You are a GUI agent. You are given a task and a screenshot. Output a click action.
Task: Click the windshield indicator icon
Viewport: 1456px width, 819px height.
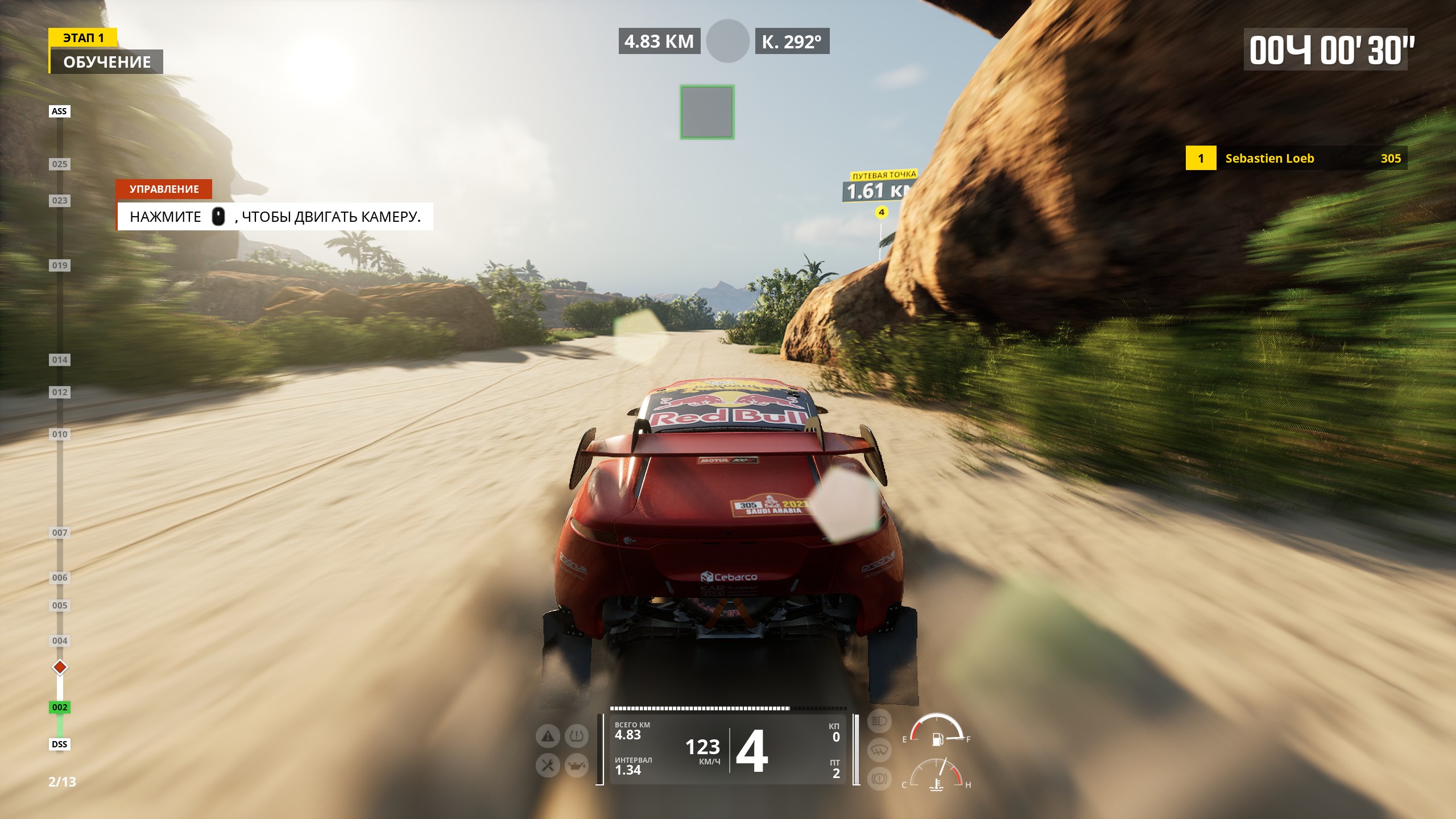(x=879, y=750)
